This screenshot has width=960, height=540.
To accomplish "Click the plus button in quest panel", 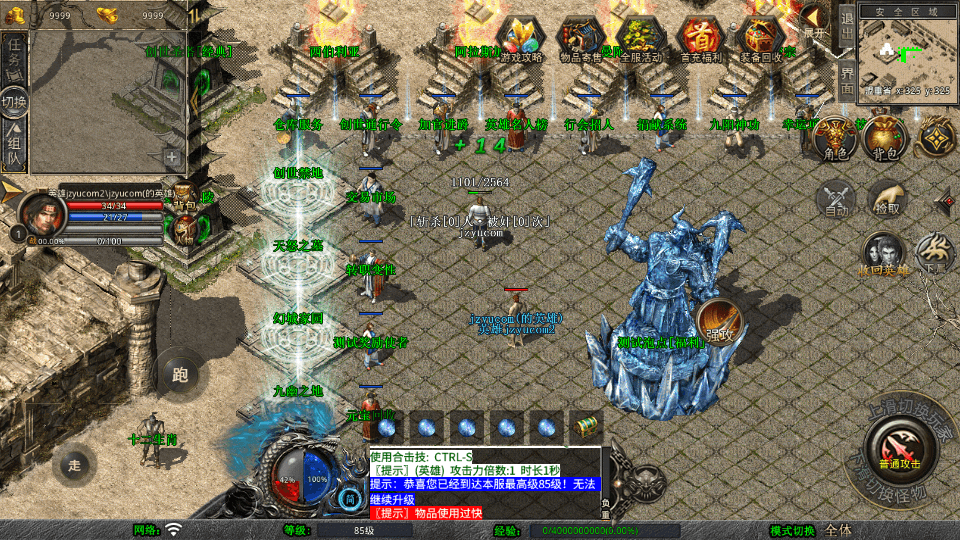I will point(172,157).
